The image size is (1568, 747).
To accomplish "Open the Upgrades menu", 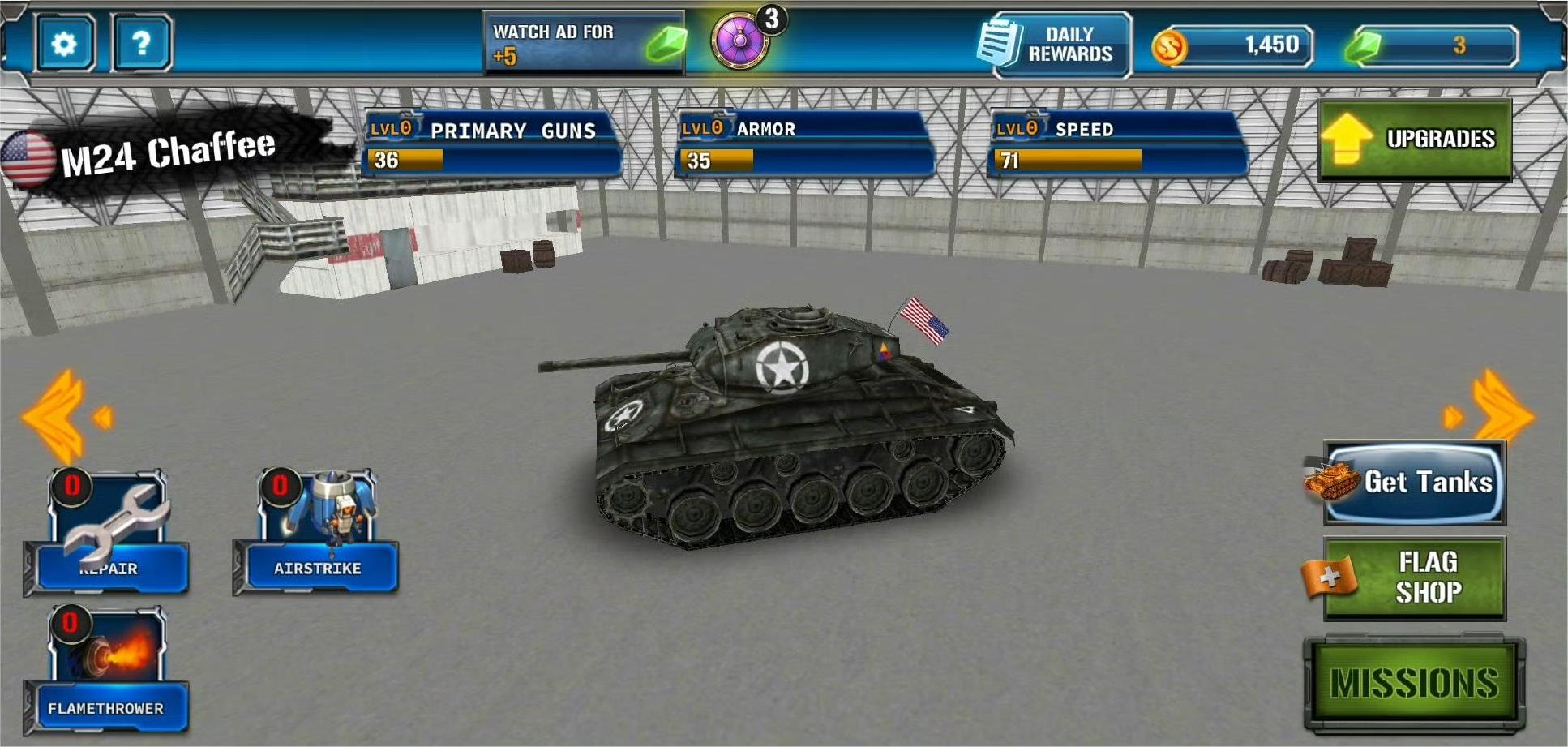I will coord(1415,140).
